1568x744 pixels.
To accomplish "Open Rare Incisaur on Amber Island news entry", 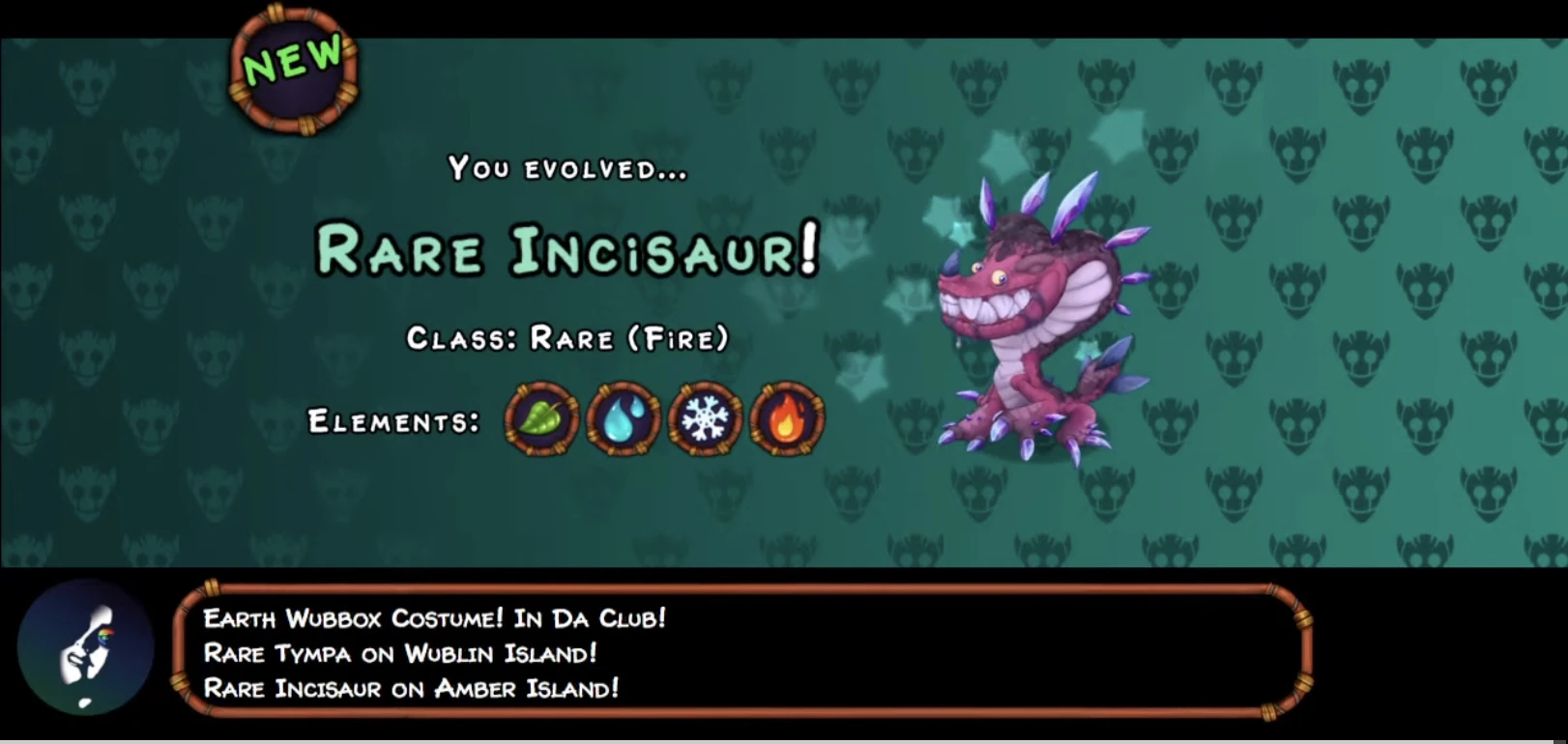I will coord(411,689).
